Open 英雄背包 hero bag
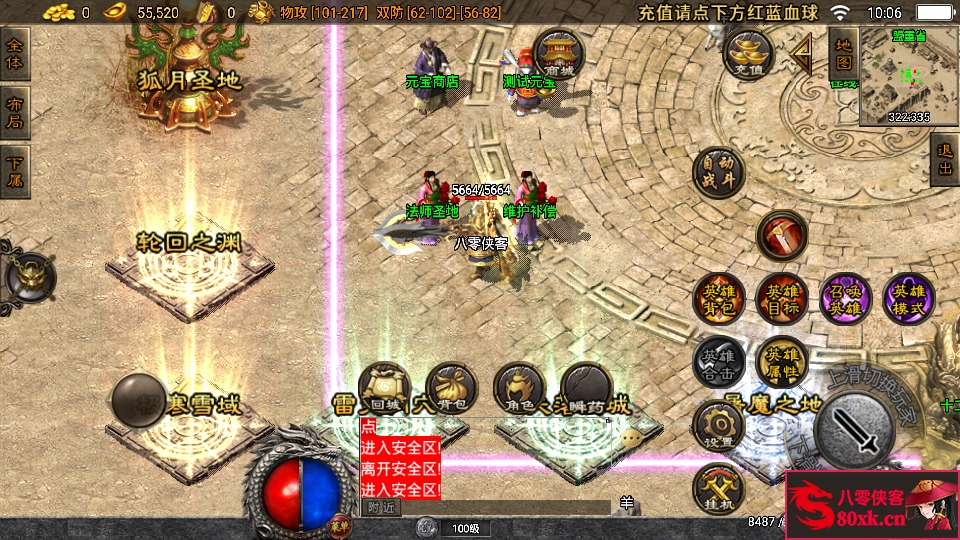Image resolution: width=960 pixels, height=540 pixels. pyautogui.click(x=719, y=299)
